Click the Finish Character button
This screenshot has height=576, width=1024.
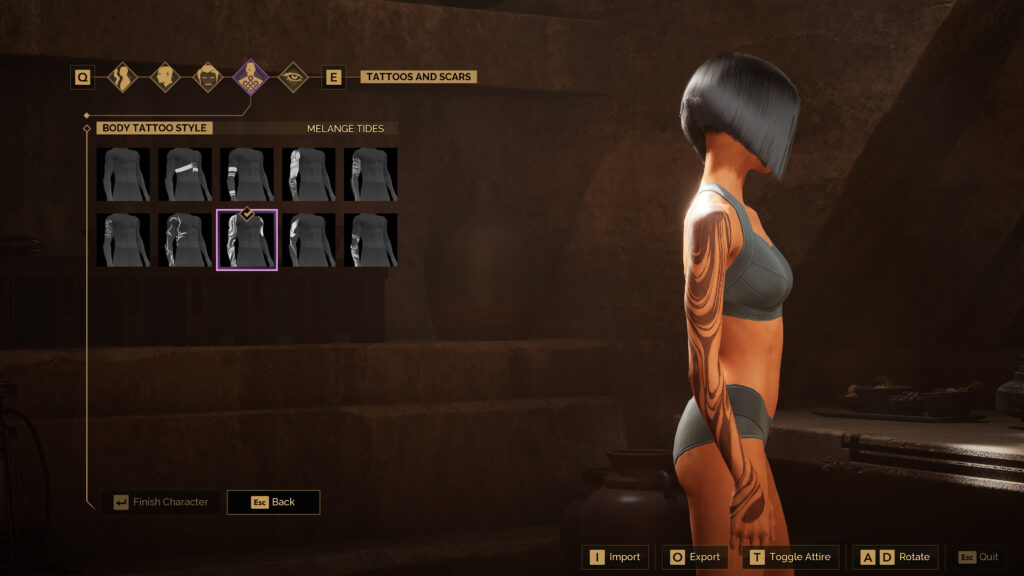(x=160, y=502)
